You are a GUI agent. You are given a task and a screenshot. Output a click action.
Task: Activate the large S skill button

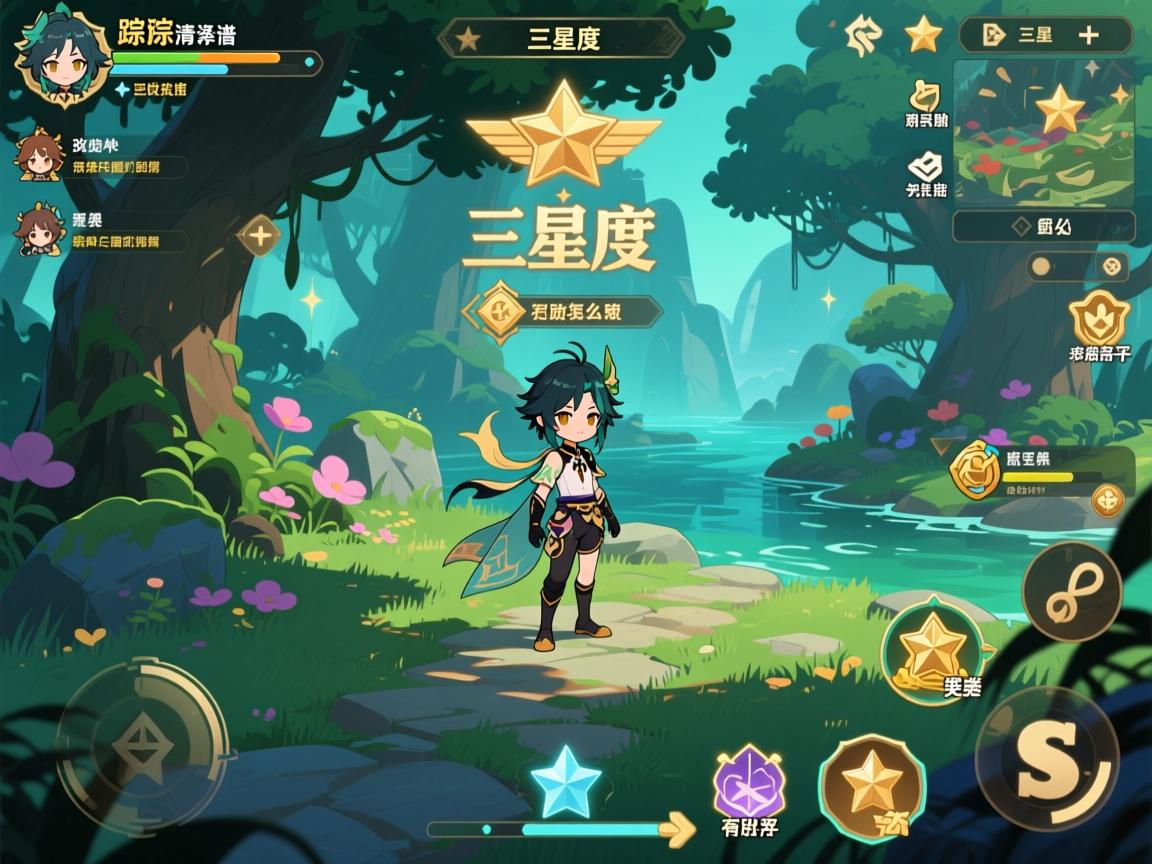click(x=1046, y=759)
